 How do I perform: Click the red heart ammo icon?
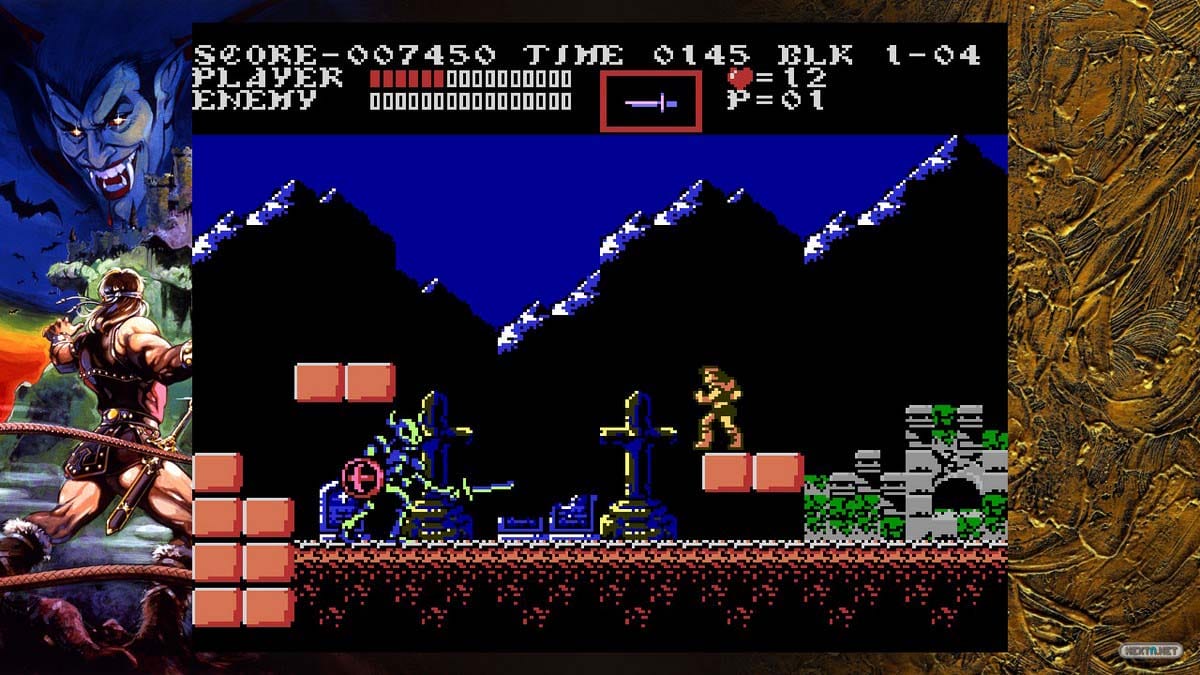740,78
